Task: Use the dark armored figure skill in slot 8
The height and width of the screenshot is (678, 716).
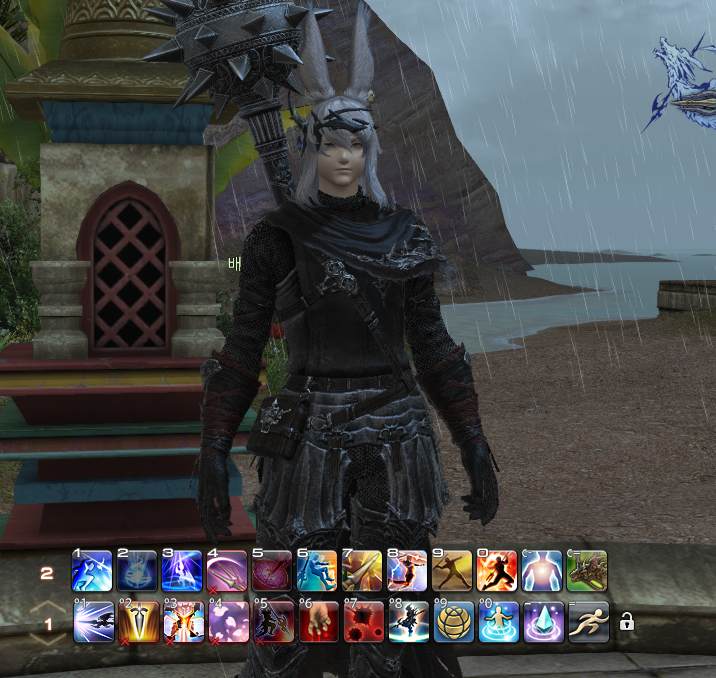Action: click(408, 622)
